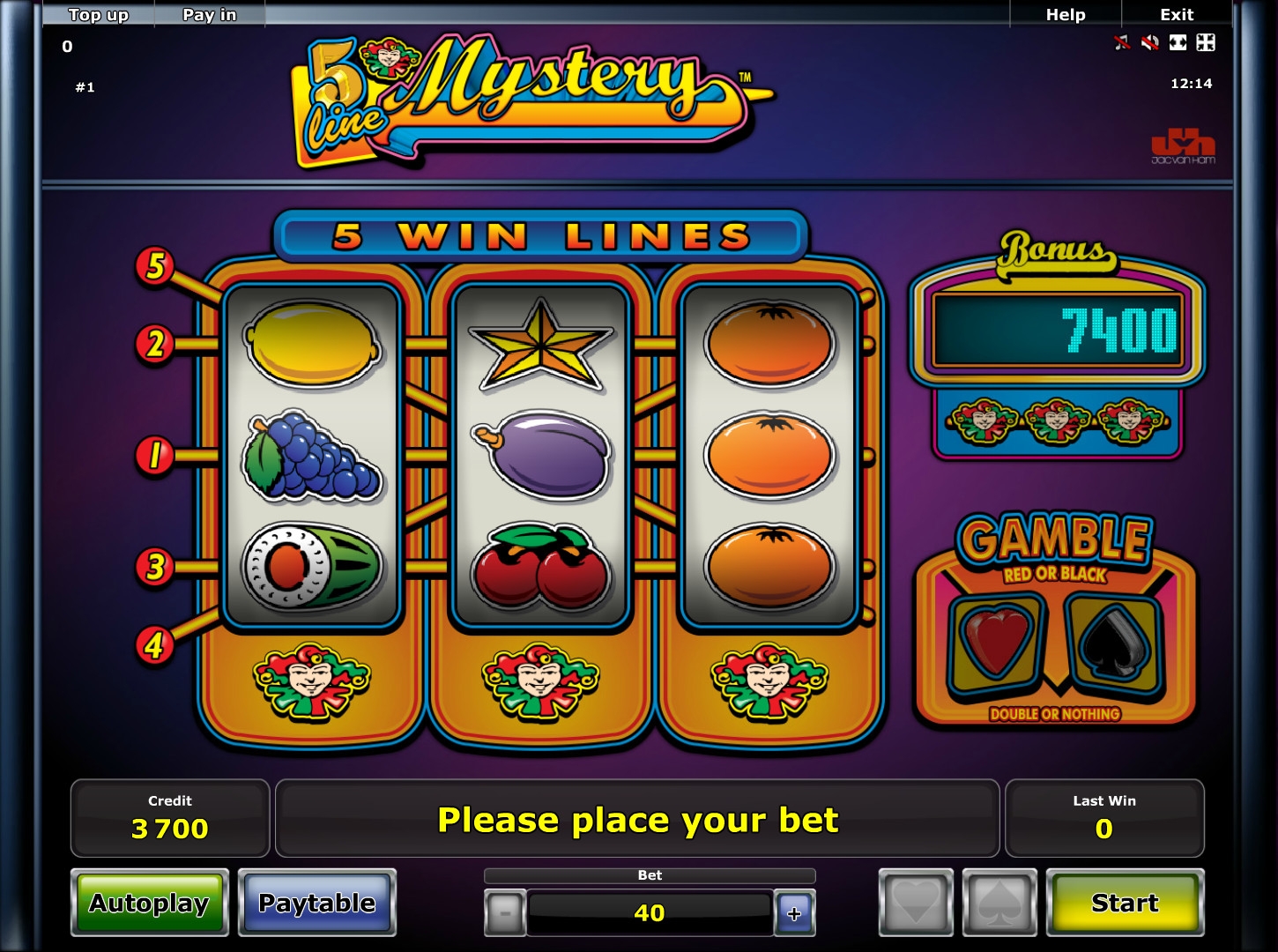Decrease the bet with the minus button
This screenshot has width=1278, height=952.
click(505, 913)
